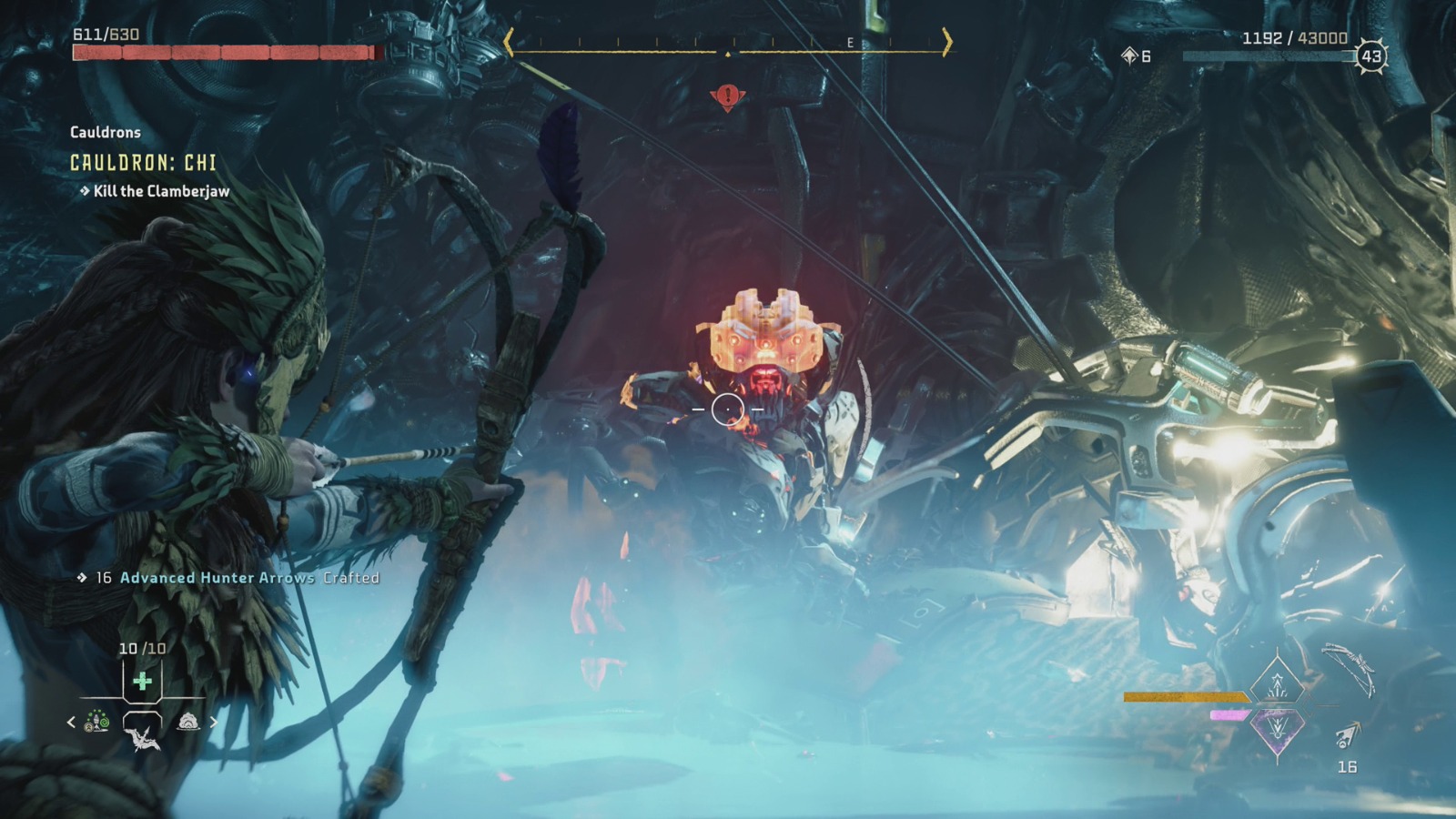Use the green medicine pouch cross
Image resolution: width=1456 pixels, height=819 pixels.
pos(142,681)
